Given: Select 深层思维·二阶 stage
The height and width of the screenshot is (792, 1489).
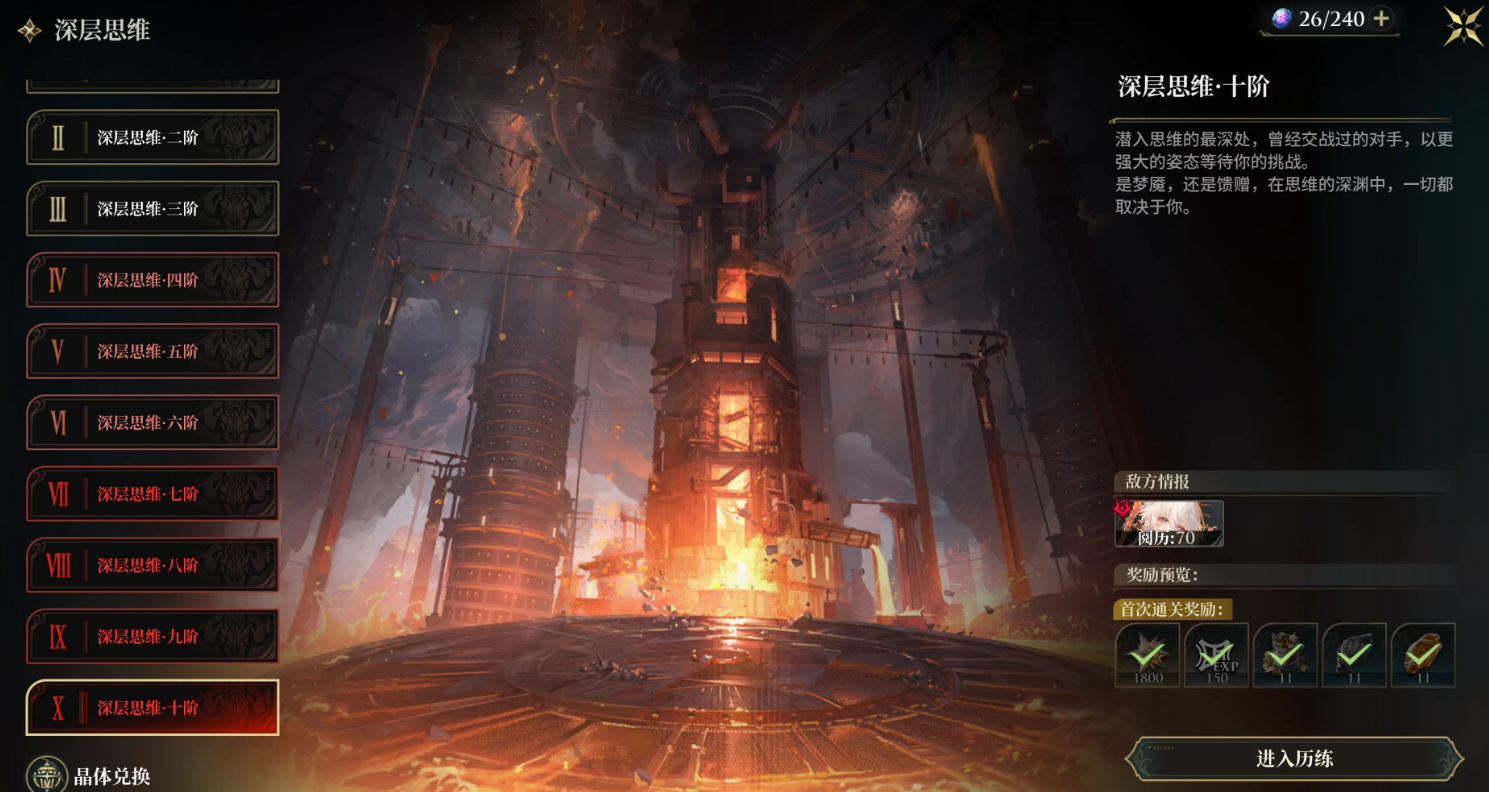Looking at the screenshot, I should (152, 138).
